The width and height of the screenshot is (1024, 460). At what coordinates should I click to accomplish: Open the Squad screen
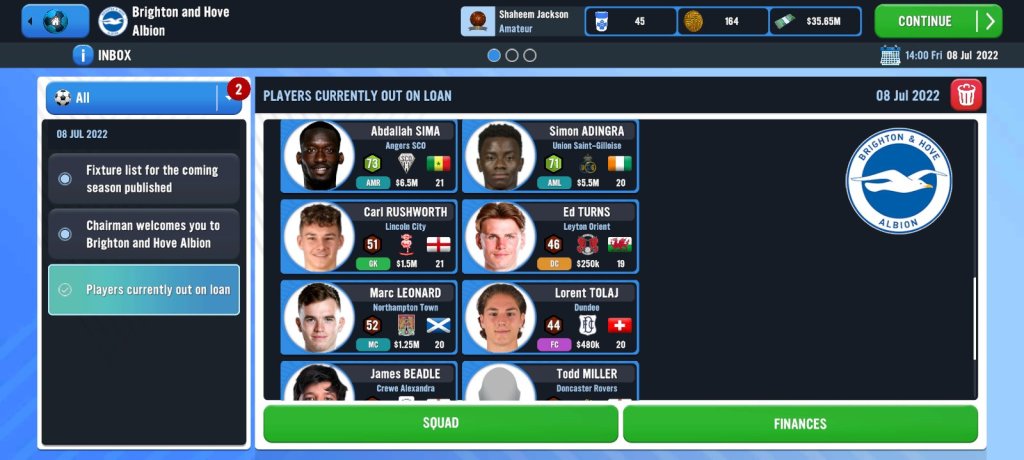coord(440,423)
